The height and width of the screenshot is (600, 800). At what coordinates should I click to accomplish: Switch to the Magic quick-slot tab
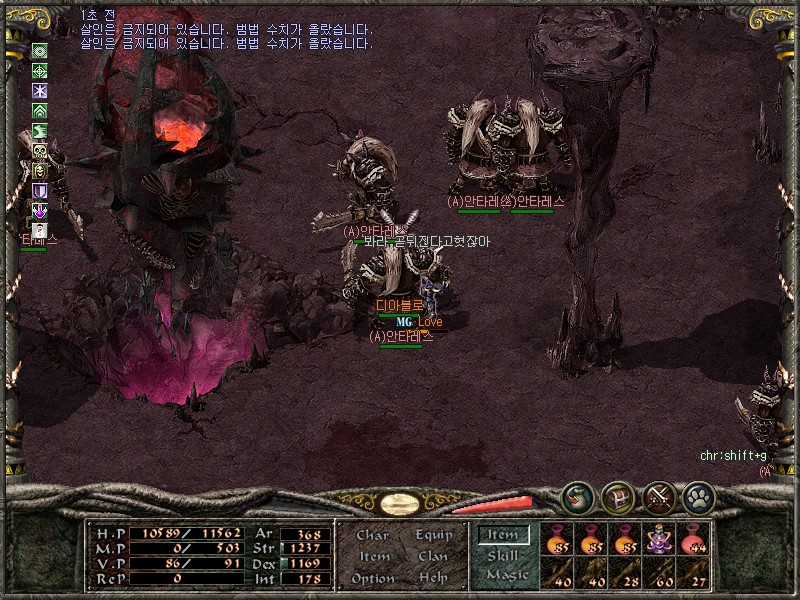(x=506, y=575)
